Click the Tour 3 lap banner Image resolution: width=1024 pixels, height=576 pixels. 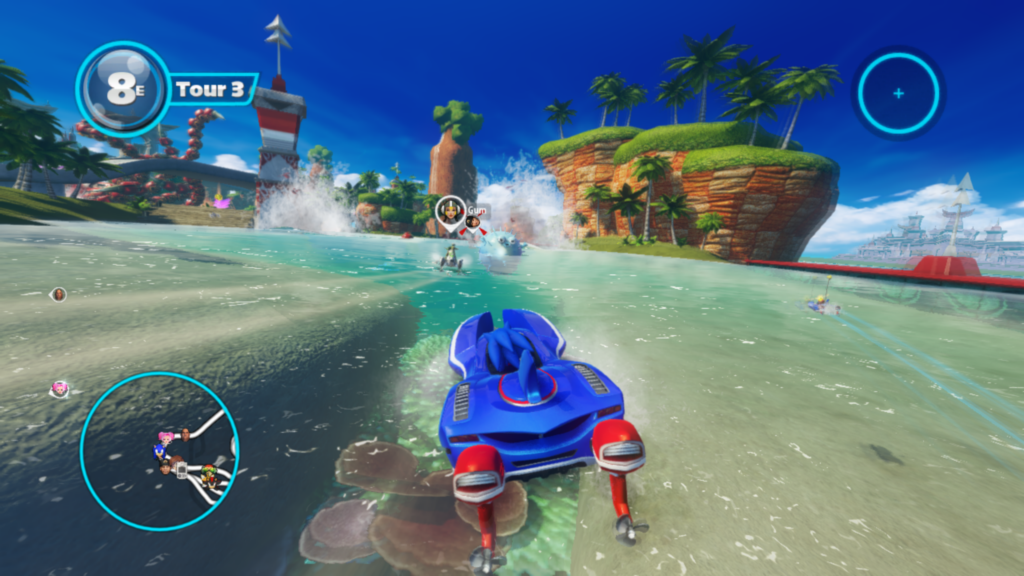210,89
